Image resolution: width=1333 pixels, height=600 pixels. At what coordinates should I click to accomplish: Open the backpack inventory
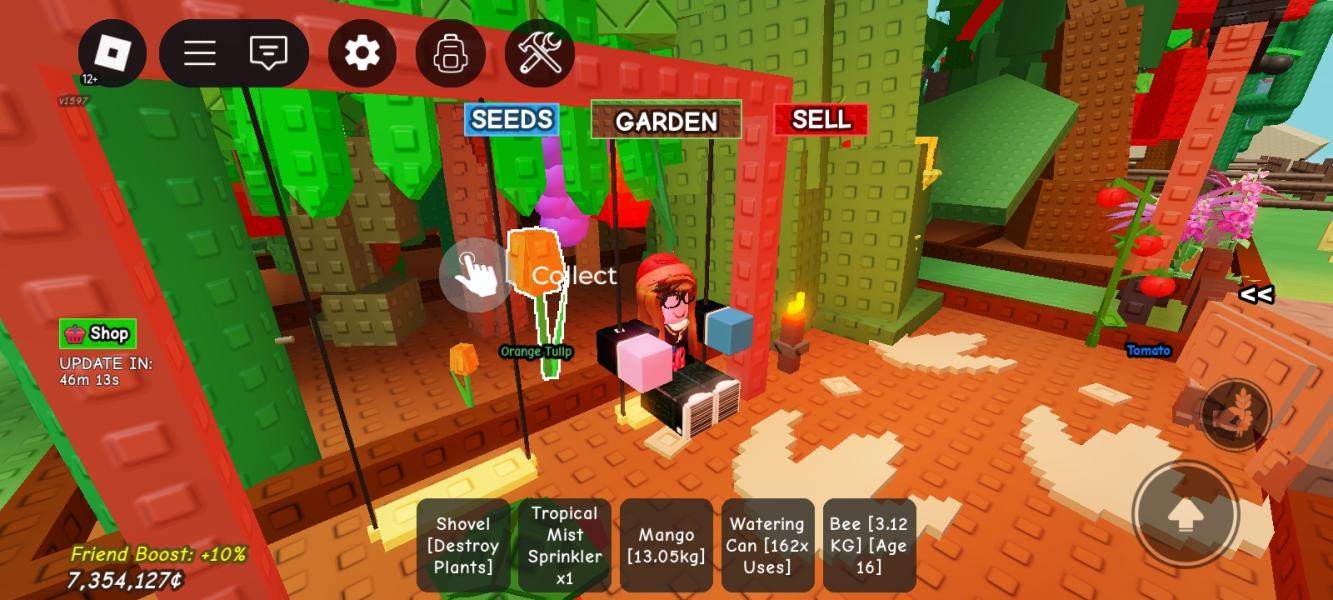451,53
